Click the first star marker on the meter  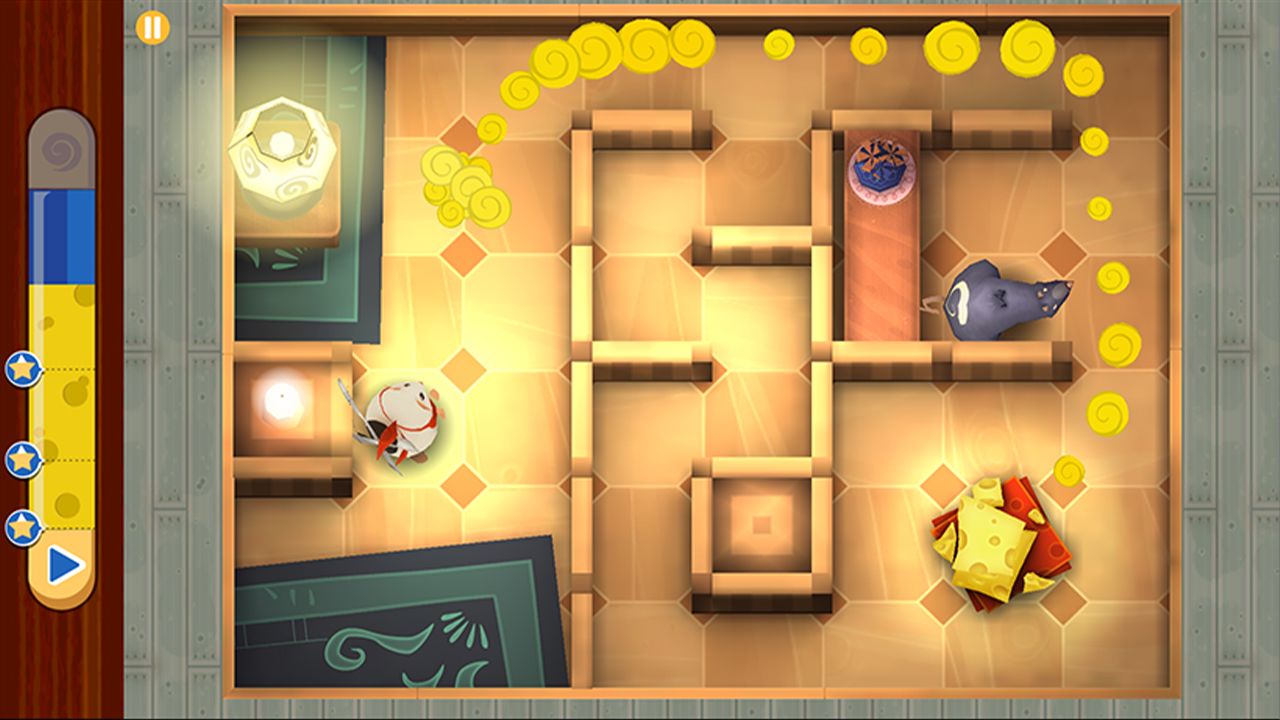pos(22,370)
